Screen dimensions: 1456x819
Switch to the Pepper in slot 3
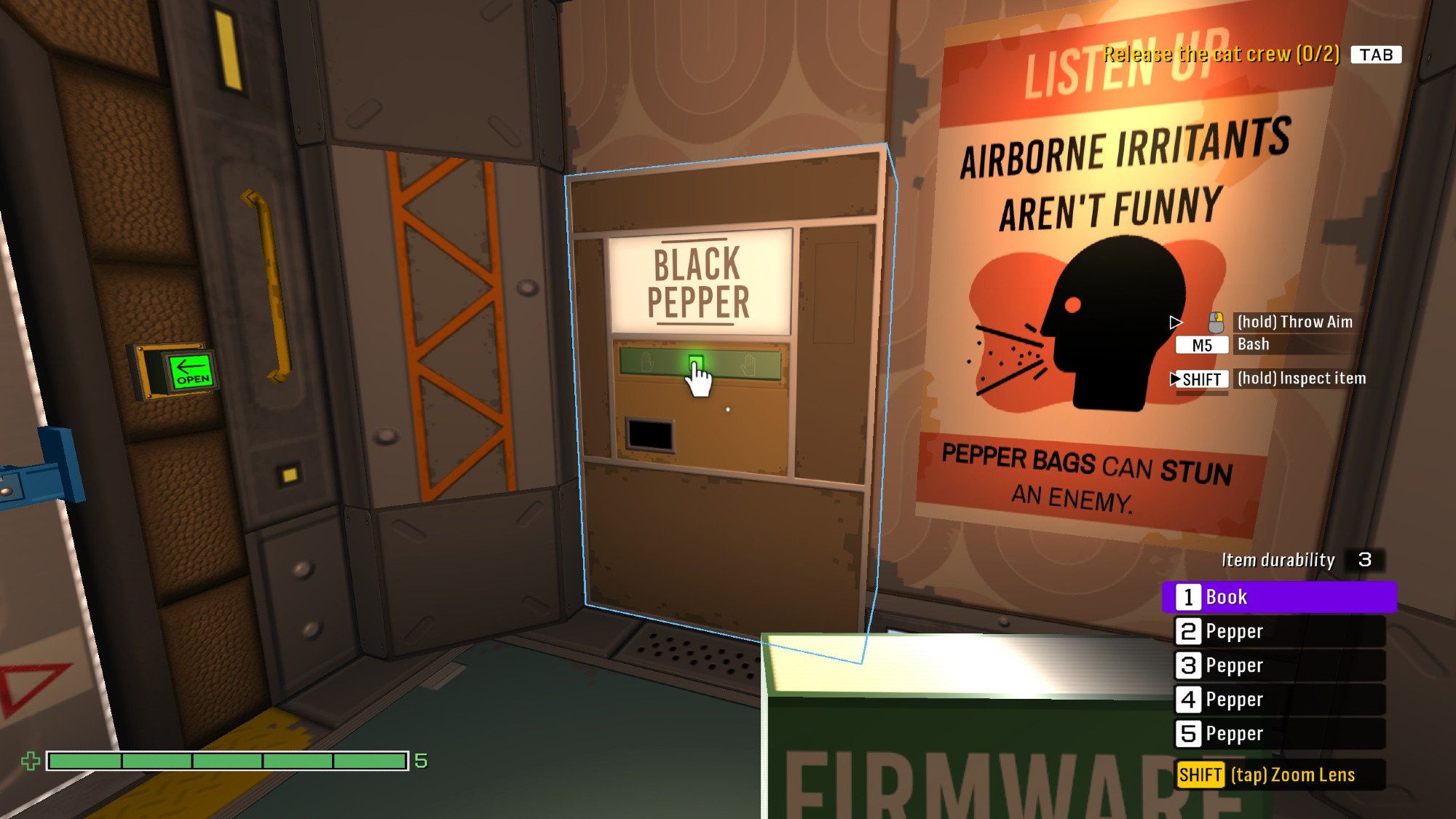coord(1278,665)
